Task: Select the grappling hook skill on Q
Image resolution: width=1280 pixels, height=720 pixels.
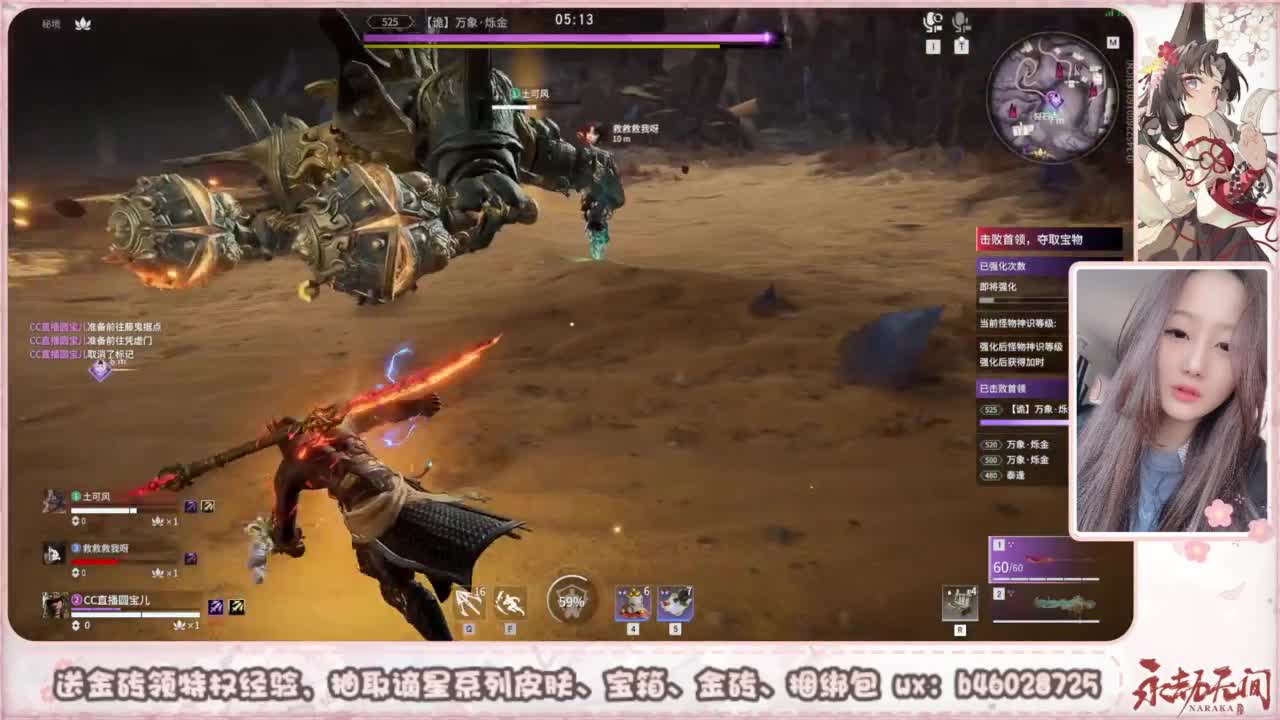Action: [x=470, y=603]
